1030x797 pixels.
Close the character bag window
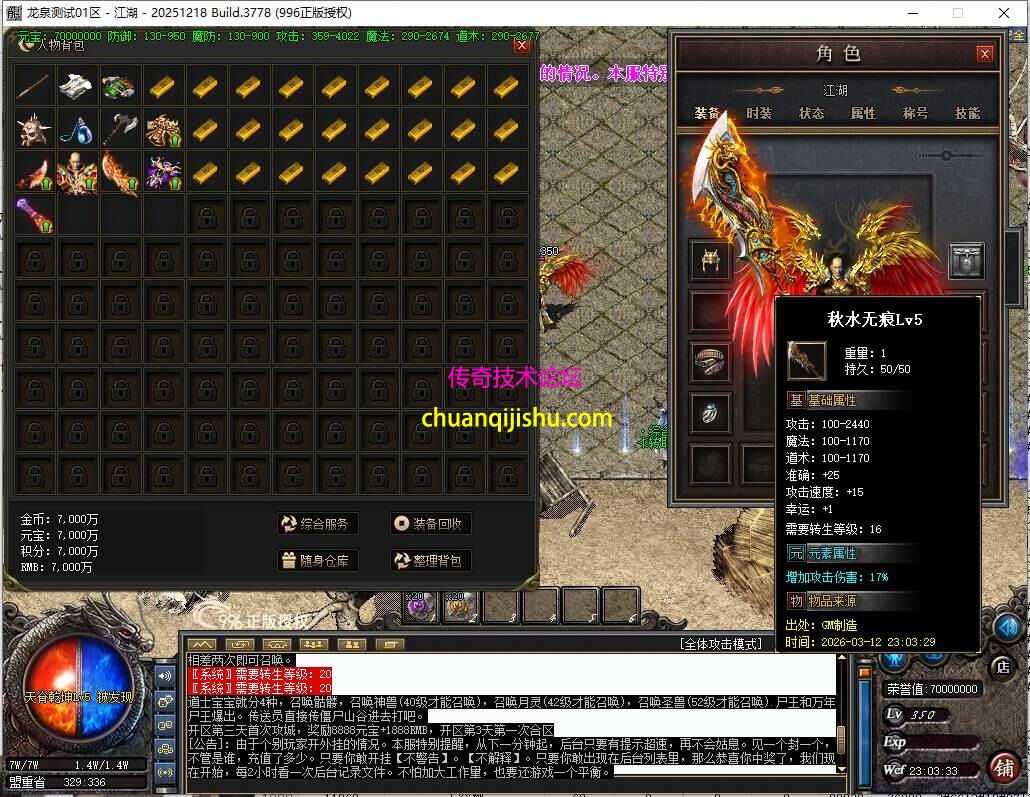click(521, 45)
